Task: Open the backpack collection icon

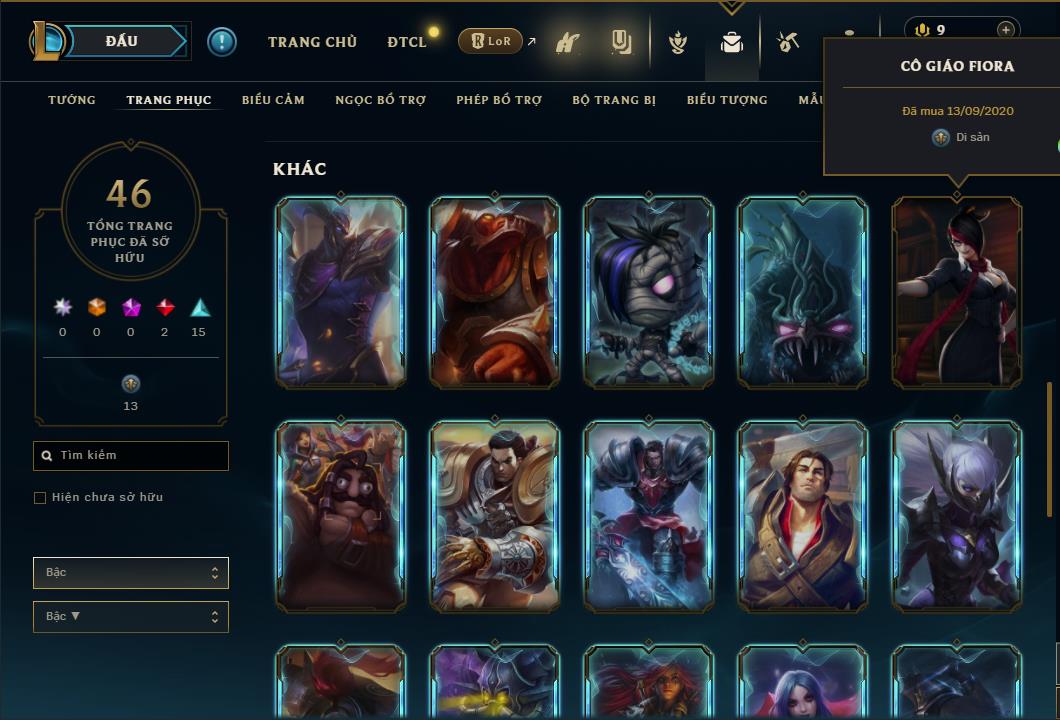Action: [x=732, y=43]
